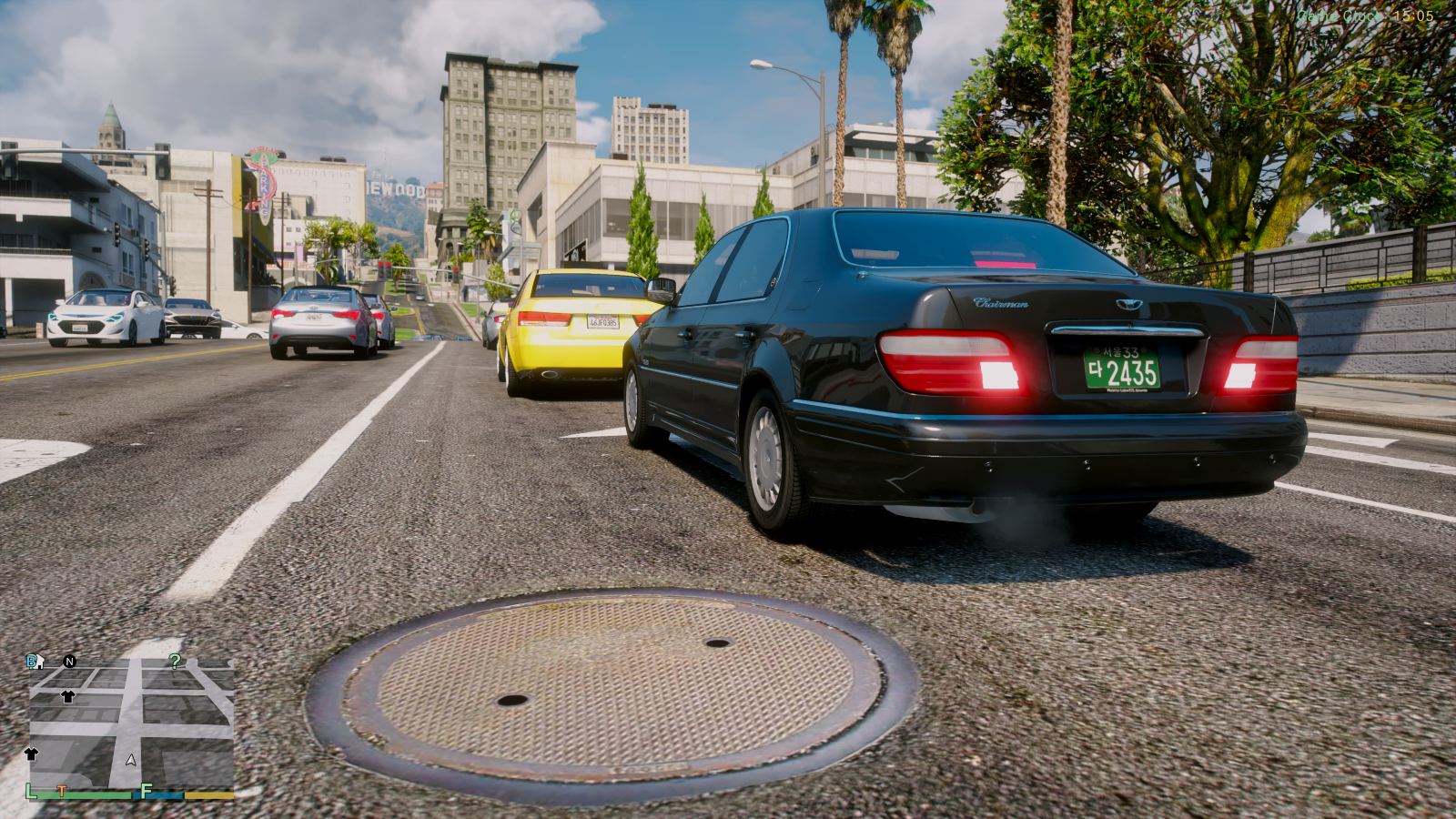Image resolution: width=1456 pixels, height=819 pixels.
Task: Click the white player arrow on minimap
Action: coord(131,760)
